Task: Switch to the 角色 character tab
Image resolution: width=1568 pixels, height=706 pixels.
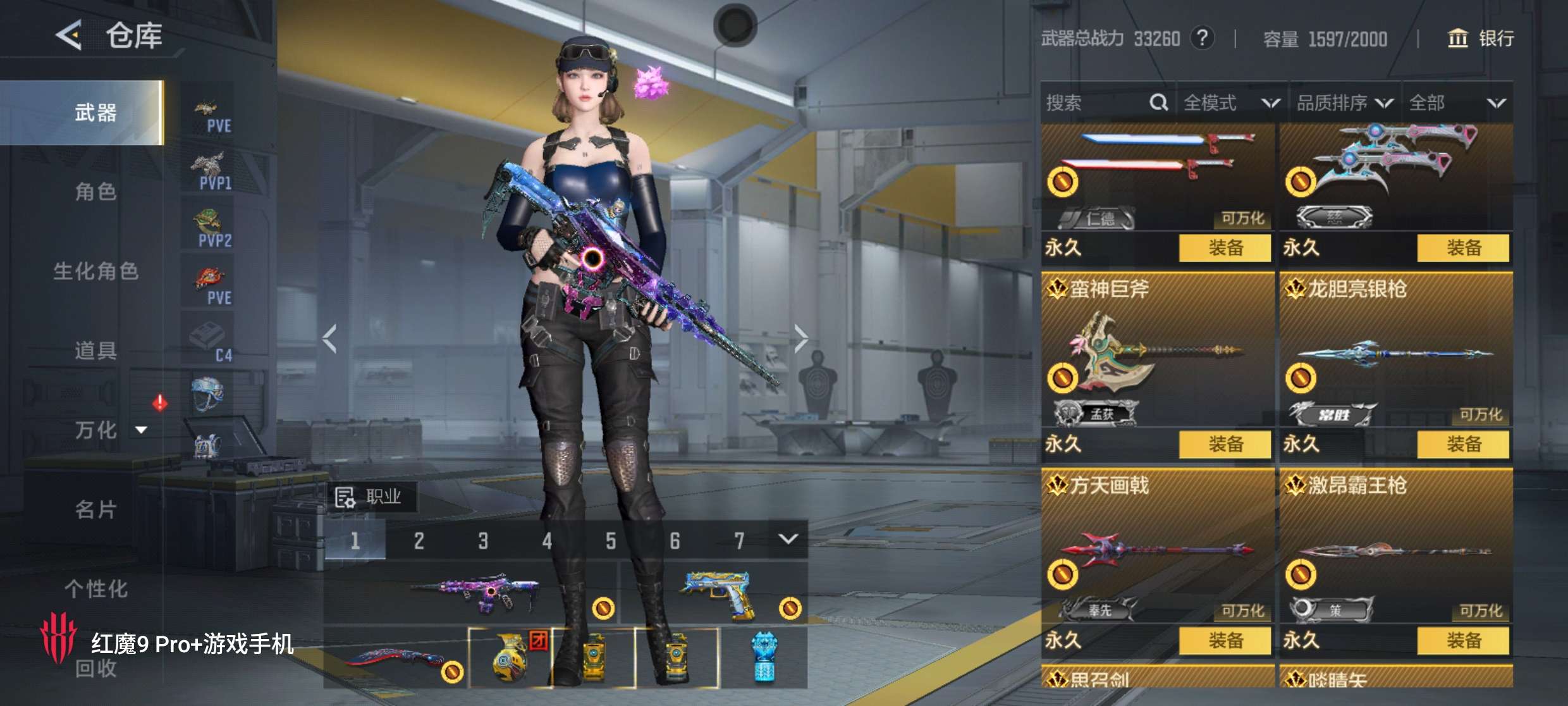Action: point(95,192)
